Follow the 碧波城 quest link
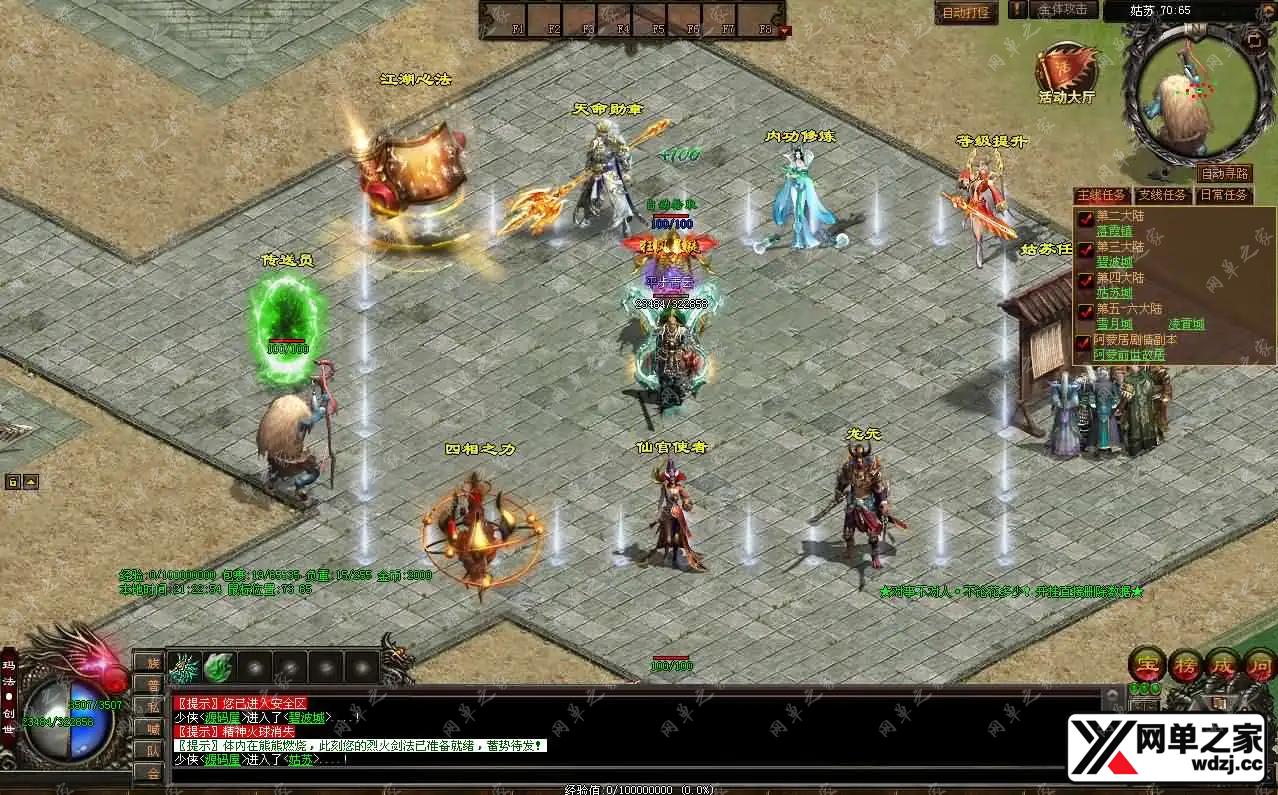Image resolution: width=1278 pixels, height=795 pixels. click(x=1113, y=262)
